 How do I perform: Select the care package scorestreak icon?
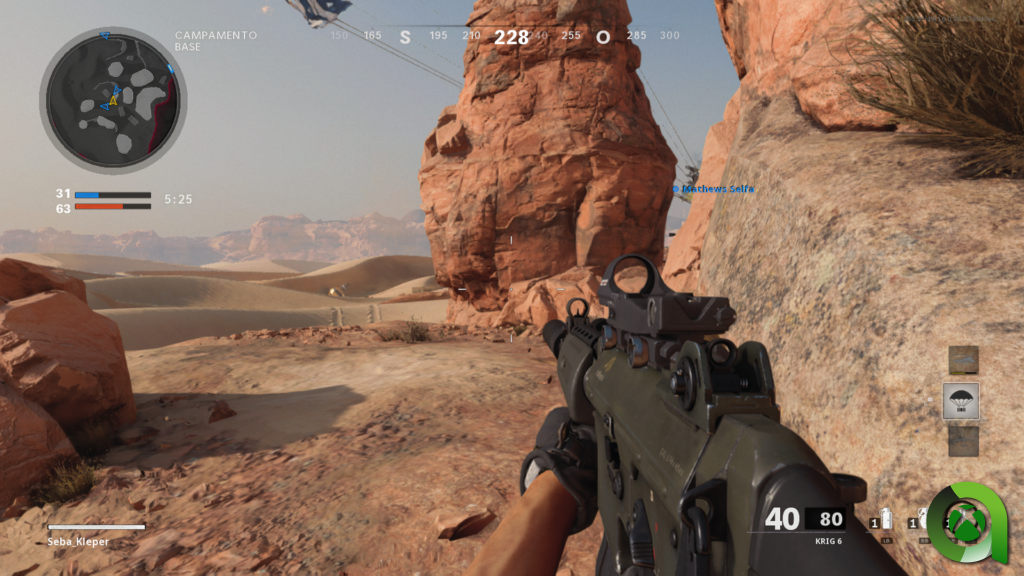961,401
